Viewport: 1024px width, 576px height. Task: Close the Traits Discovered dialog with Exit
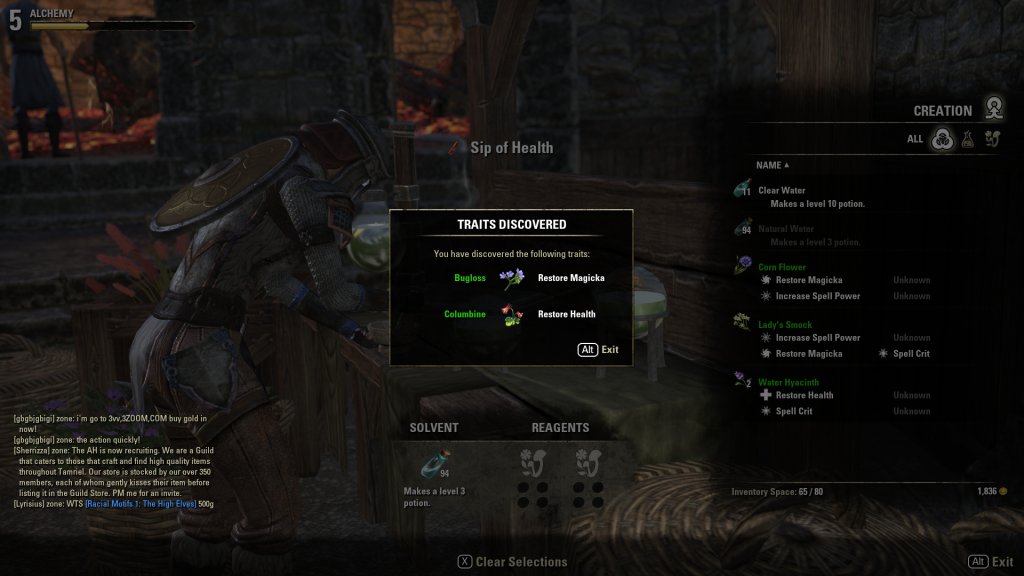[x=598, y=350]
